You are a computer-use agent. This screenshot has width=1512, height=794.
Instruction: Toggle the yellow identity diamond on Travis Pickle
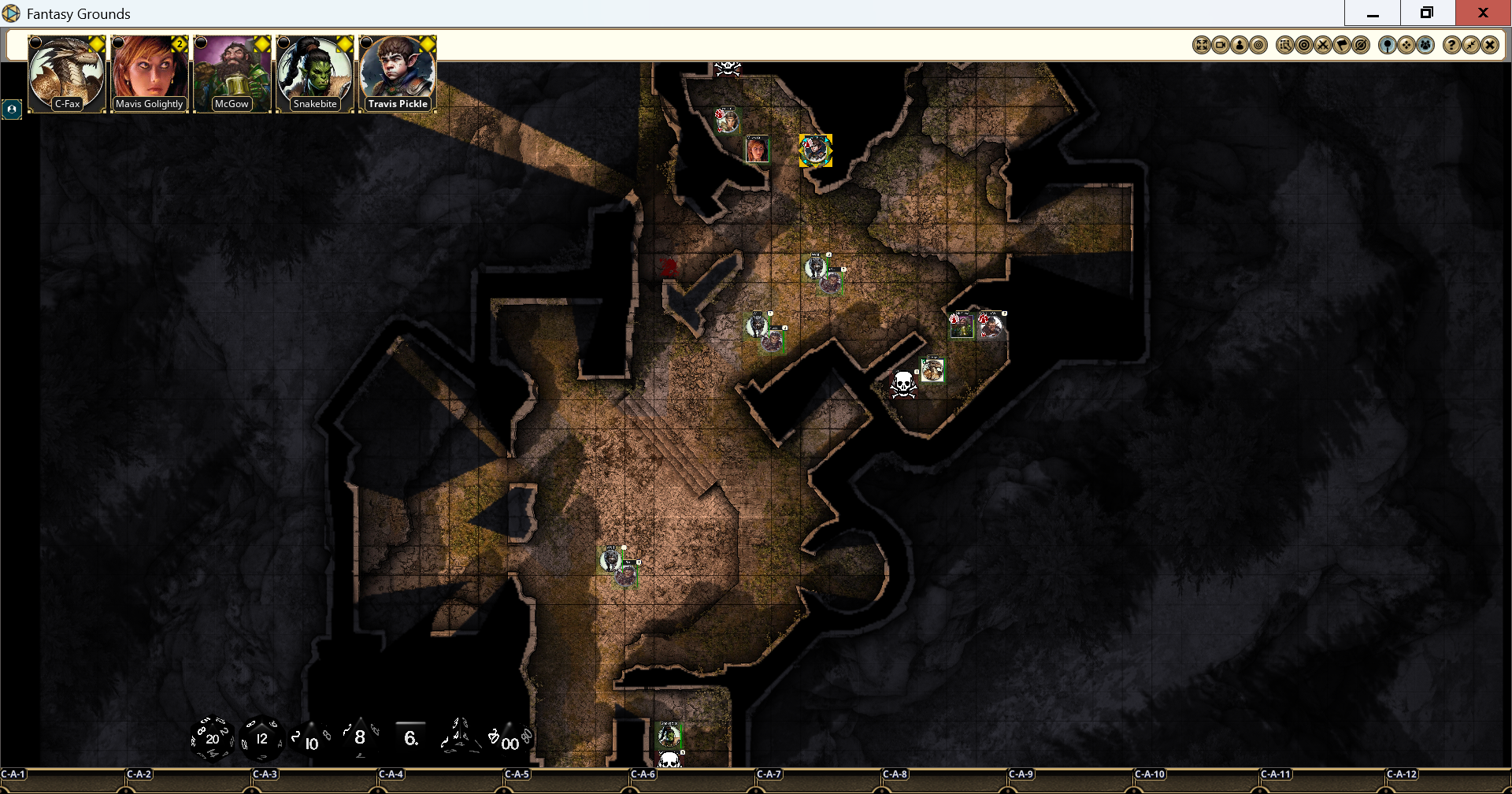tap(428, 45)
